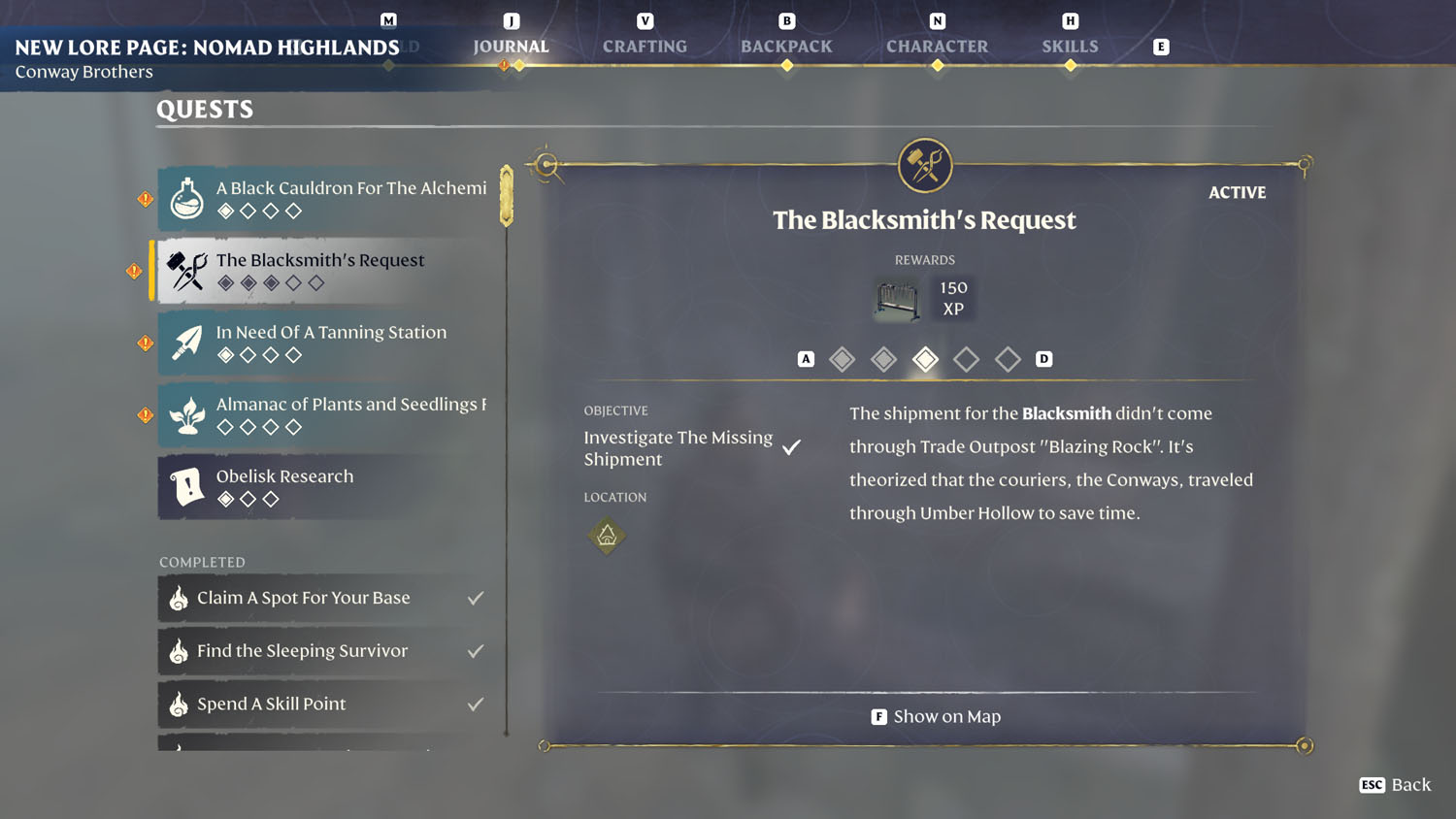
Task: Click the checkmark on Spend A Skill Point
Action: point(475,704)
